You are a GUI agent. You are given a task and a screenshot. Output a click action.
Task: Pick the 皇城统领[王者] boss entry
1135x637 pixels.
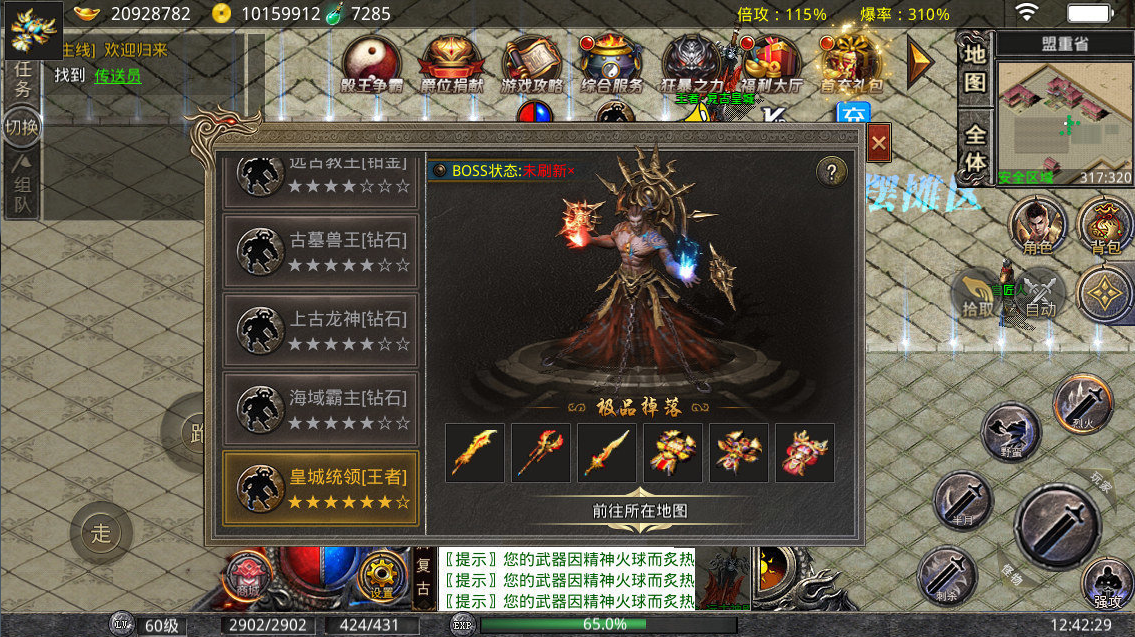[x=320, y=488]
